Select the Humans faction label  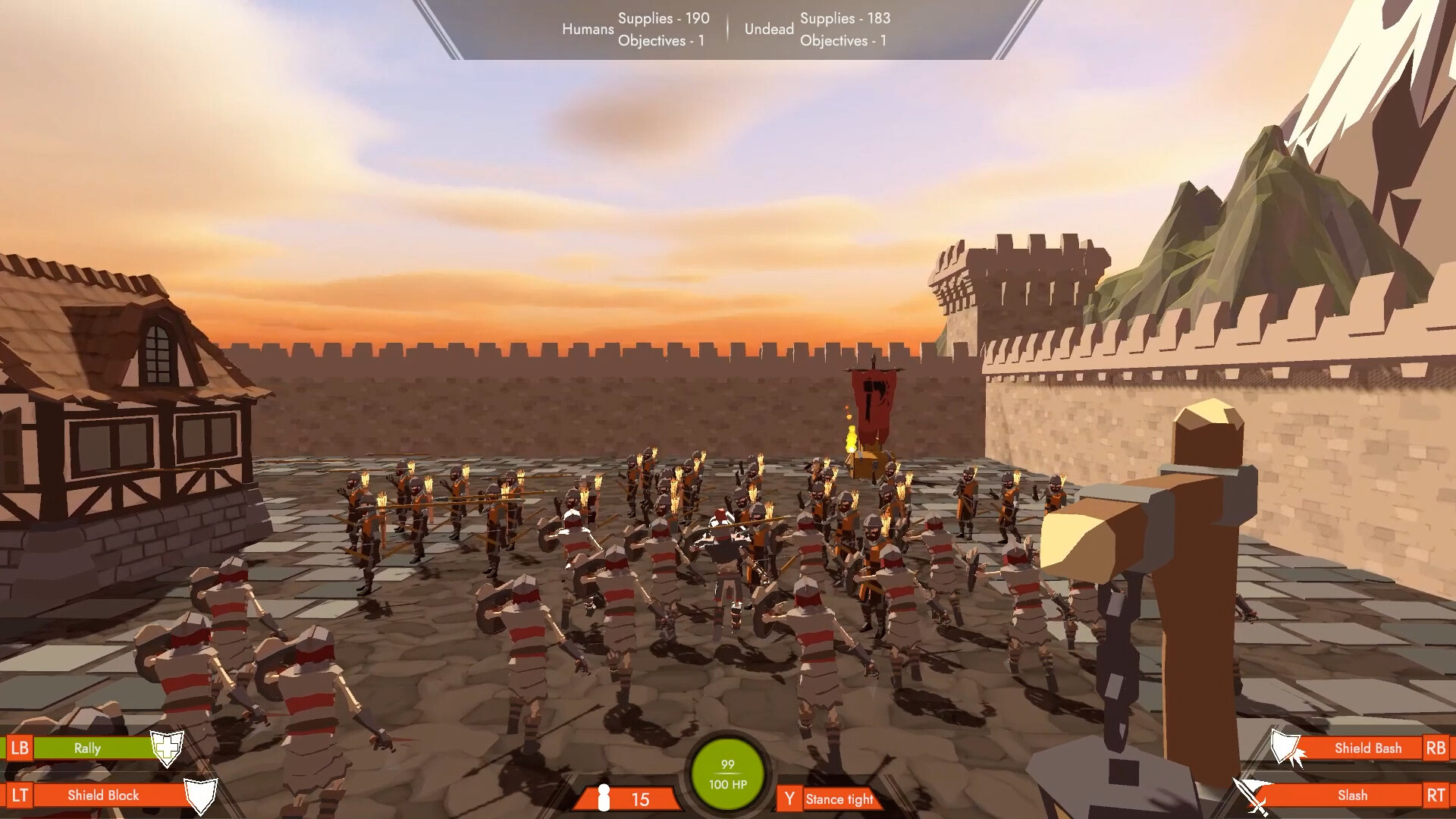(x=588, y=30)
